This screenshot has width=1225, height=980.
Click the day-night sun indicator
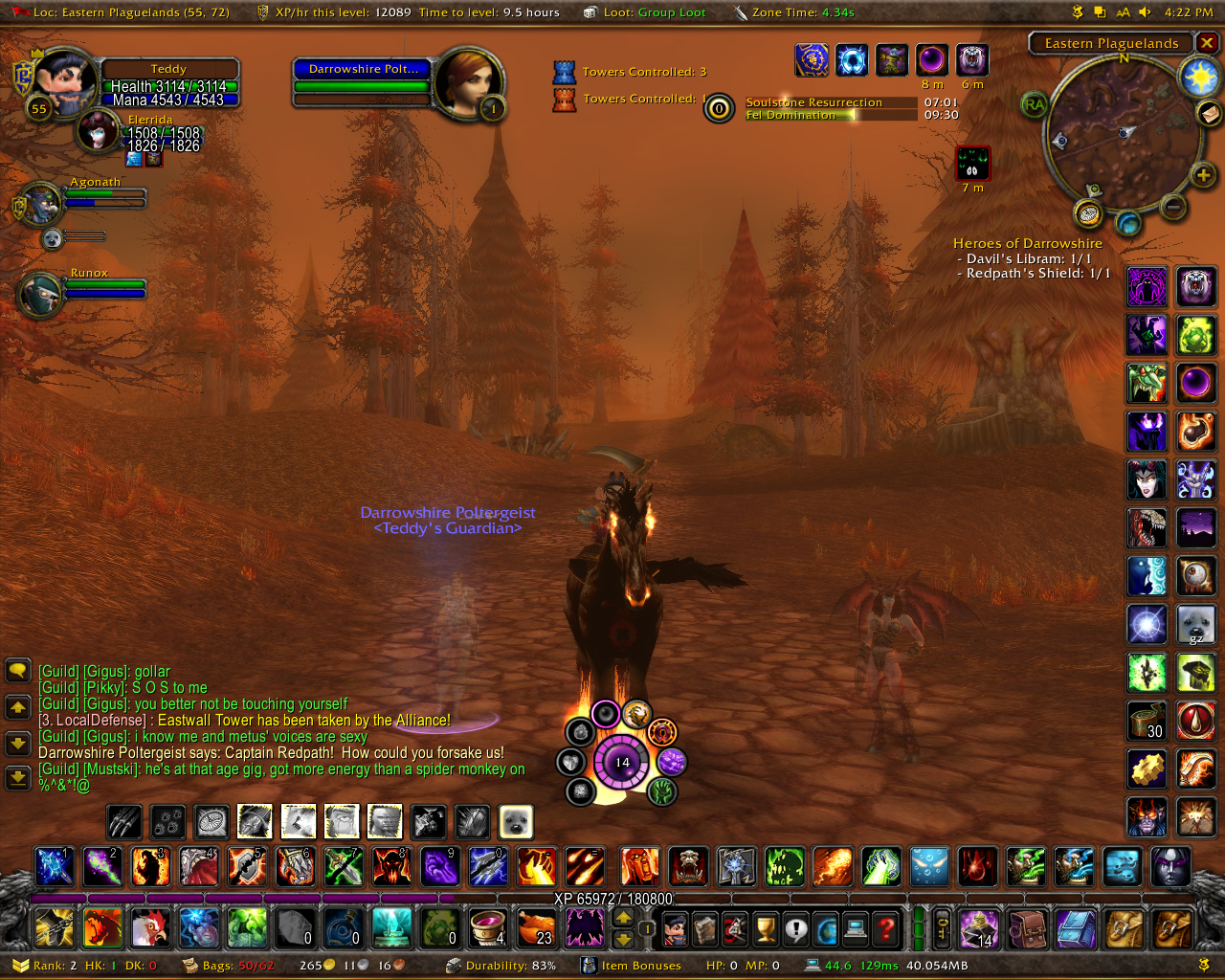pyautogui.click(x=1199, y=78)
